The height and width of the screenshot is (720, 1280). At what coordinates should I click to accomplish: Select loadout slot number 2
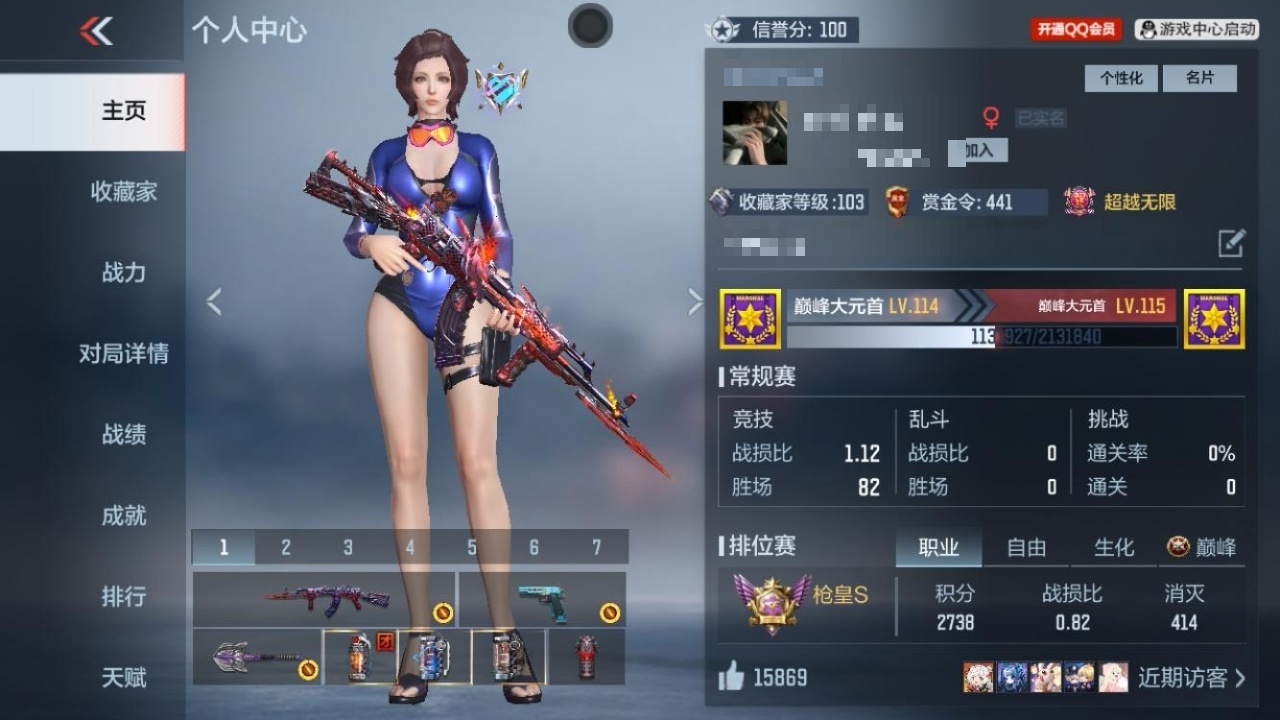point(286,547)
